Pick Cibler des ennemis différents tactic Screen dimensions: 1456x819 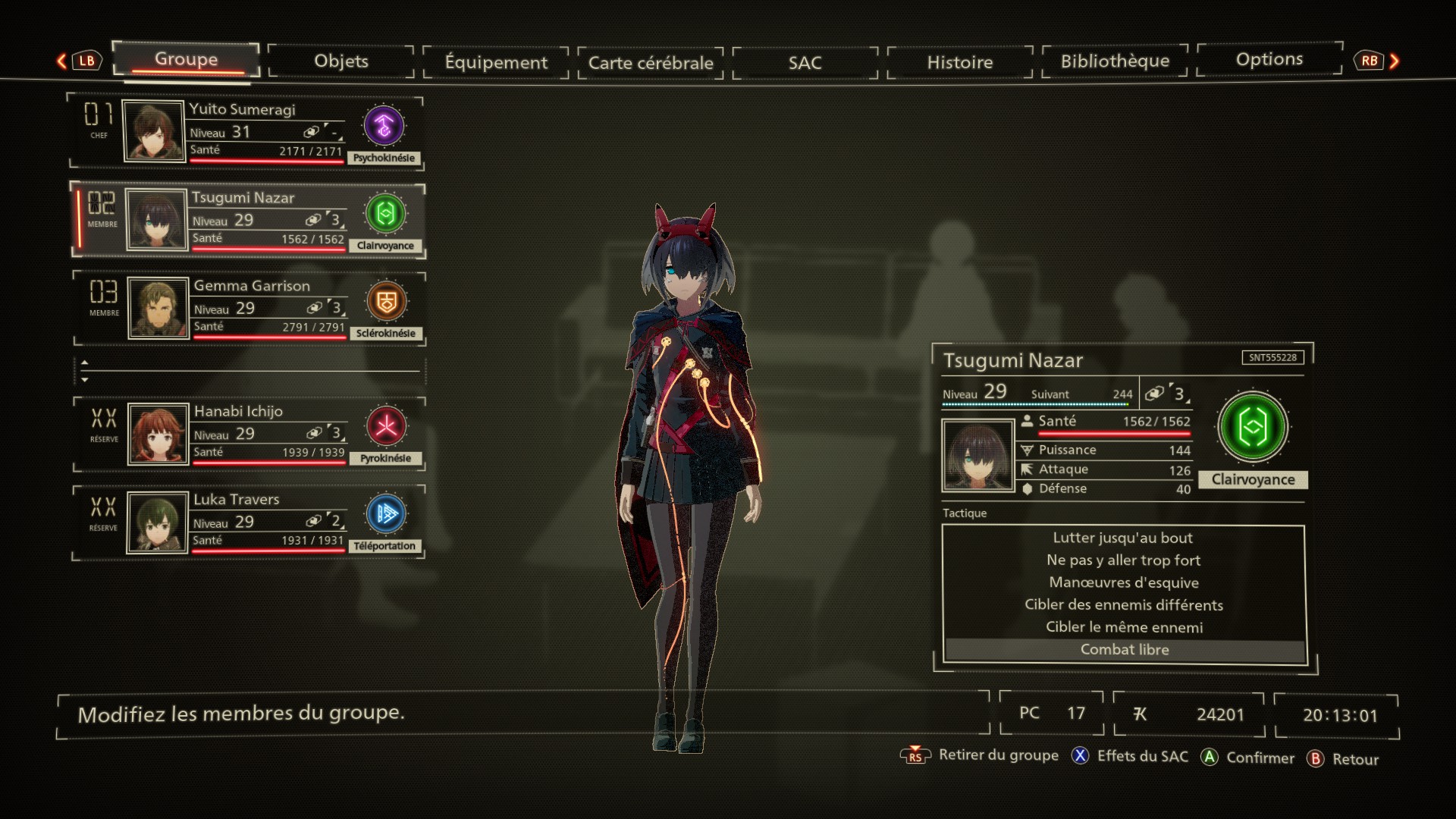[1123, 605]
